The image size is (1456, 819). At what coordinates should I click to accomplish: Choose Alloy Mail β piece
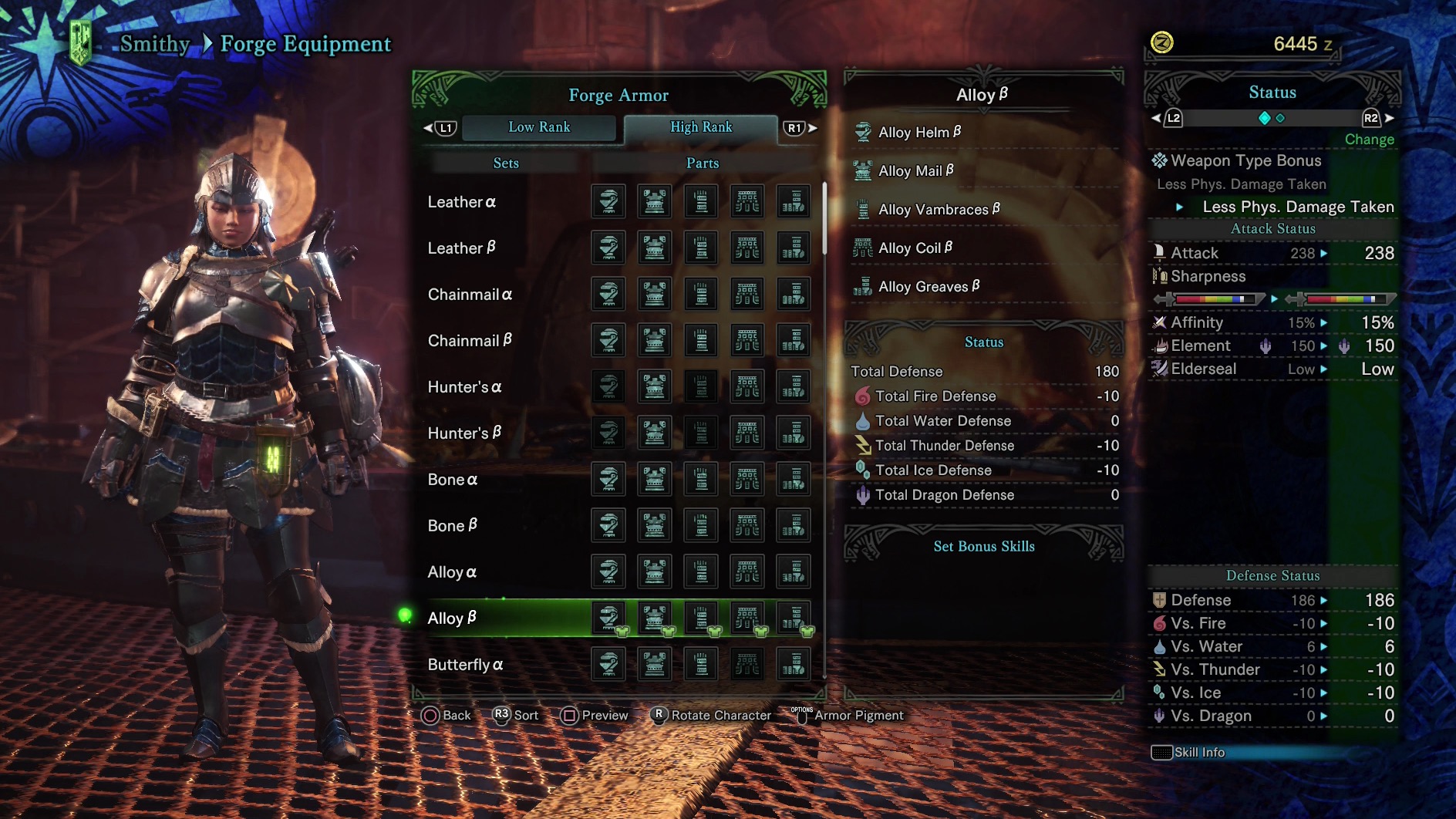coord(916,171)
